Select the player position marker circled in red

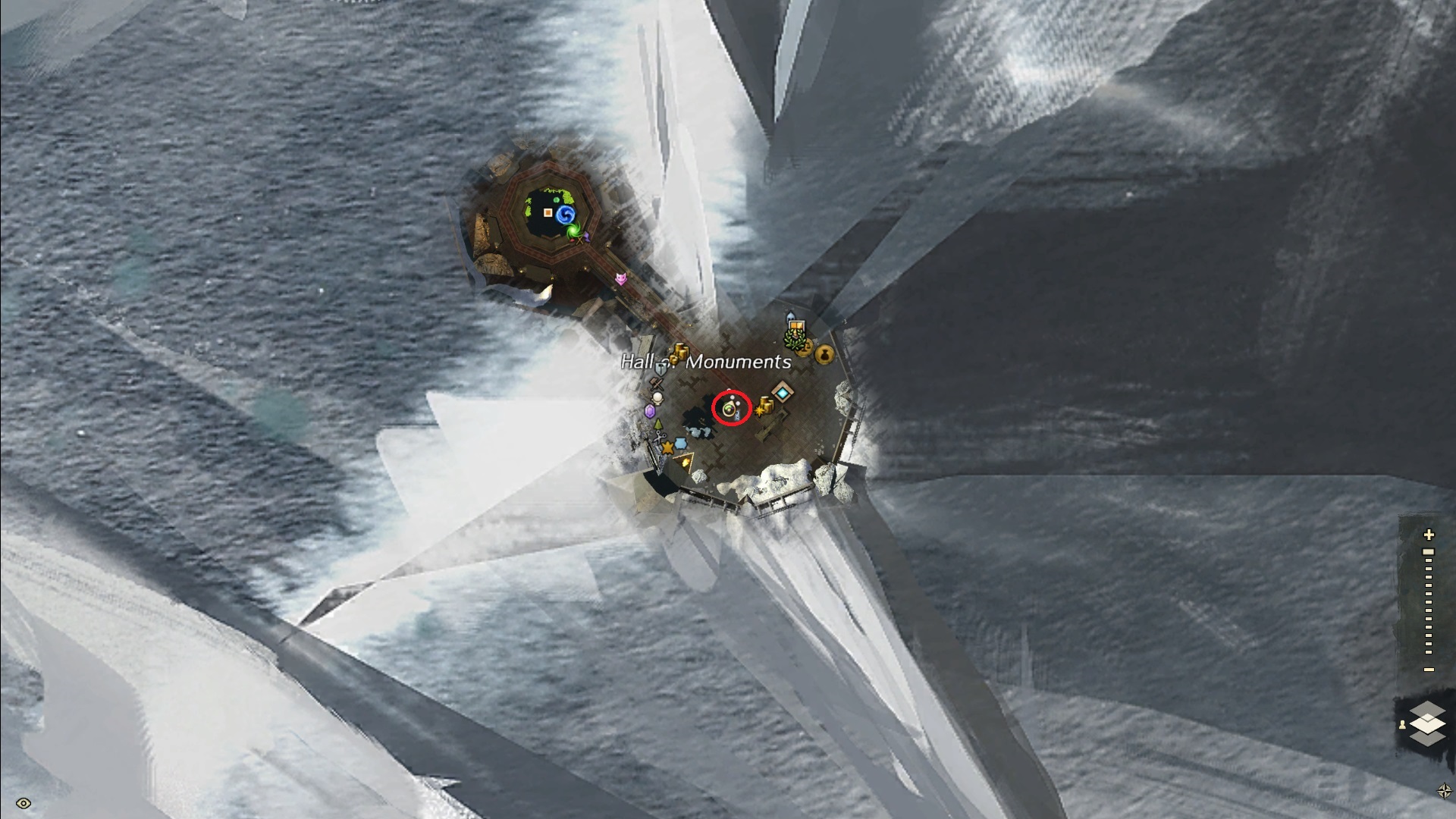(731, 409)
